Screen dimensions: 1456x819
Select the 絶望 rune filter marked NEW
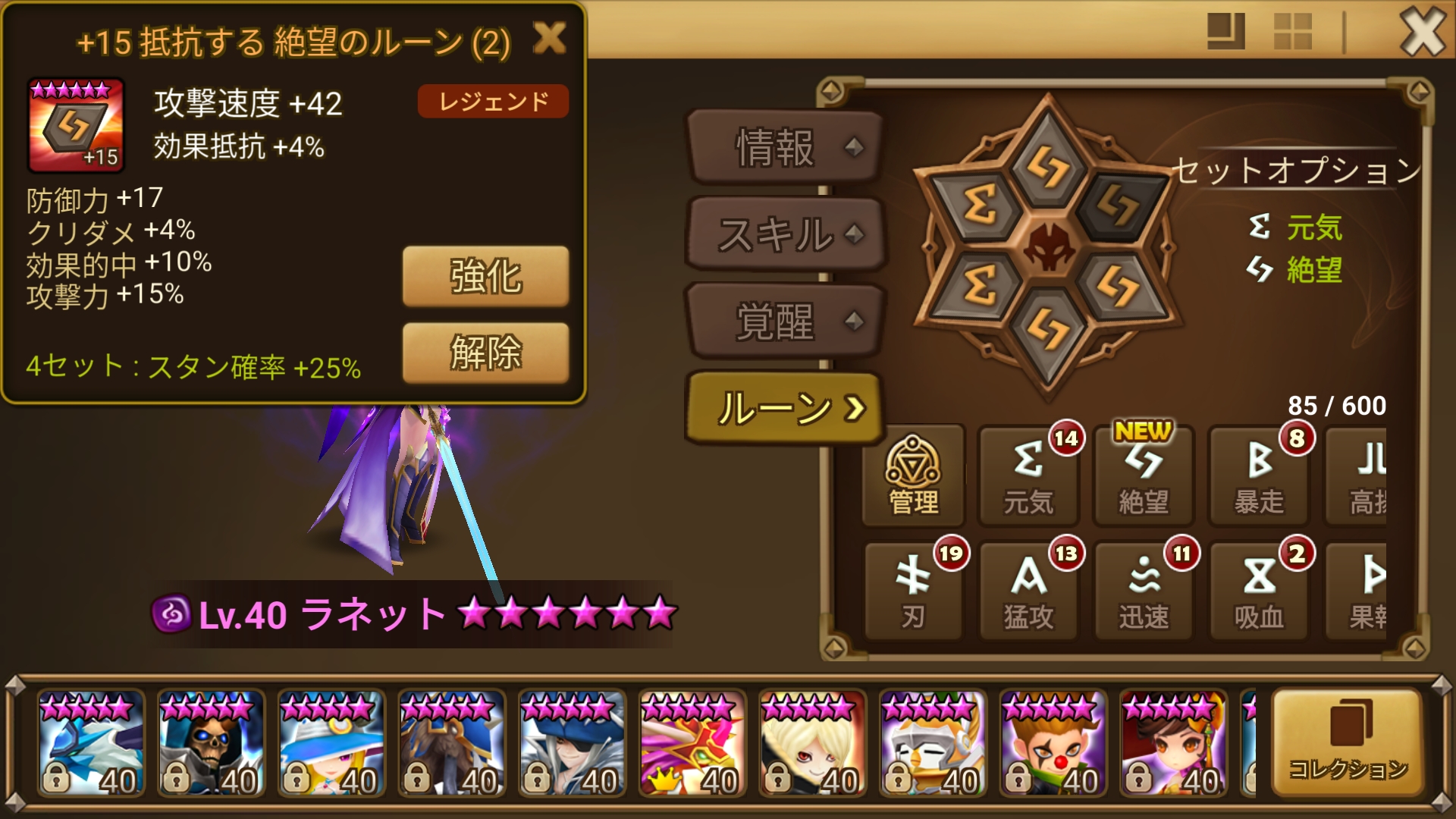[x=1144, y=476]
